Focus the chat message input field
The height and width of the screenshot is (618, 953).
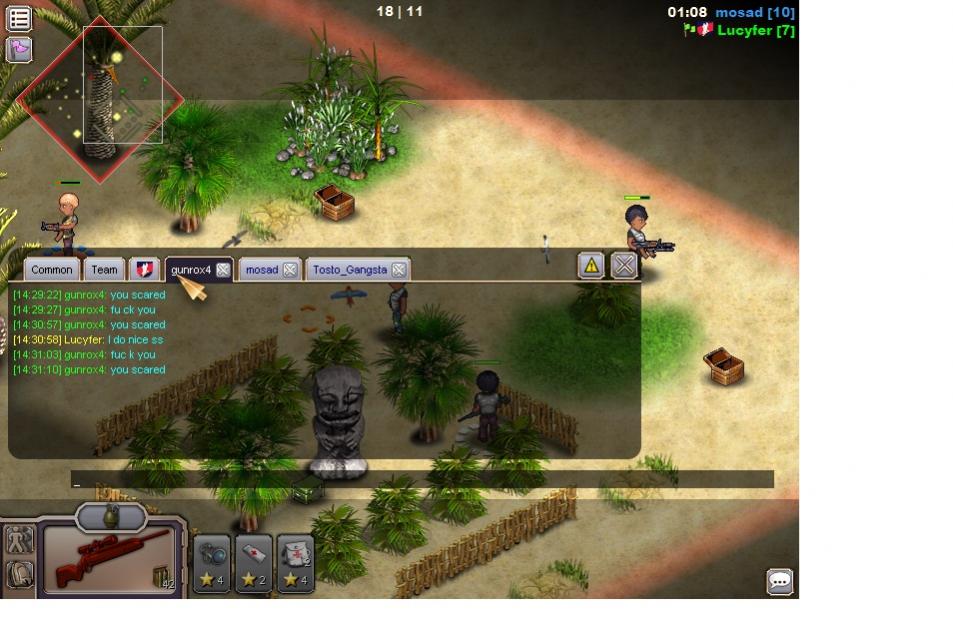[422, 480]
